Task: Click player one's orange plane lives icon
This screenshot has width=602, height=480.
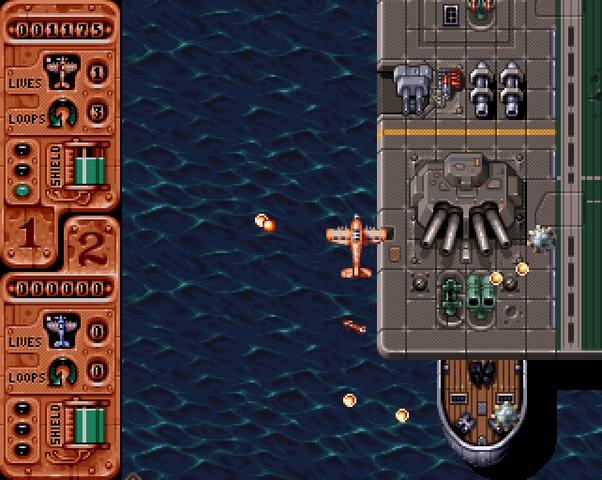Action: click(x=61, y=72)
